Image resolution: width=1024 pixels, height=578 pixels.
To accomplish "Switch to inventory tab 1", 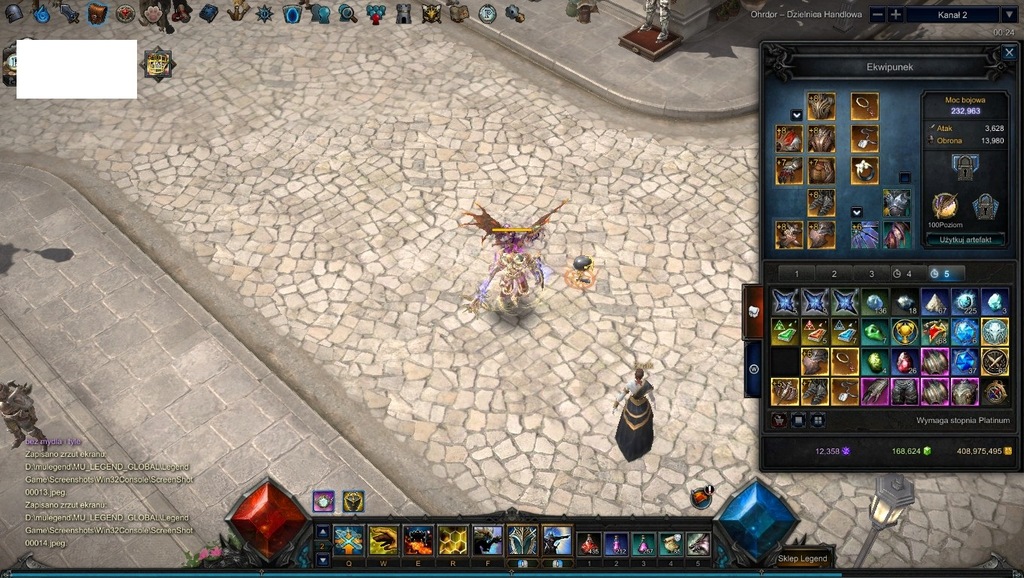I will [797, 273].
